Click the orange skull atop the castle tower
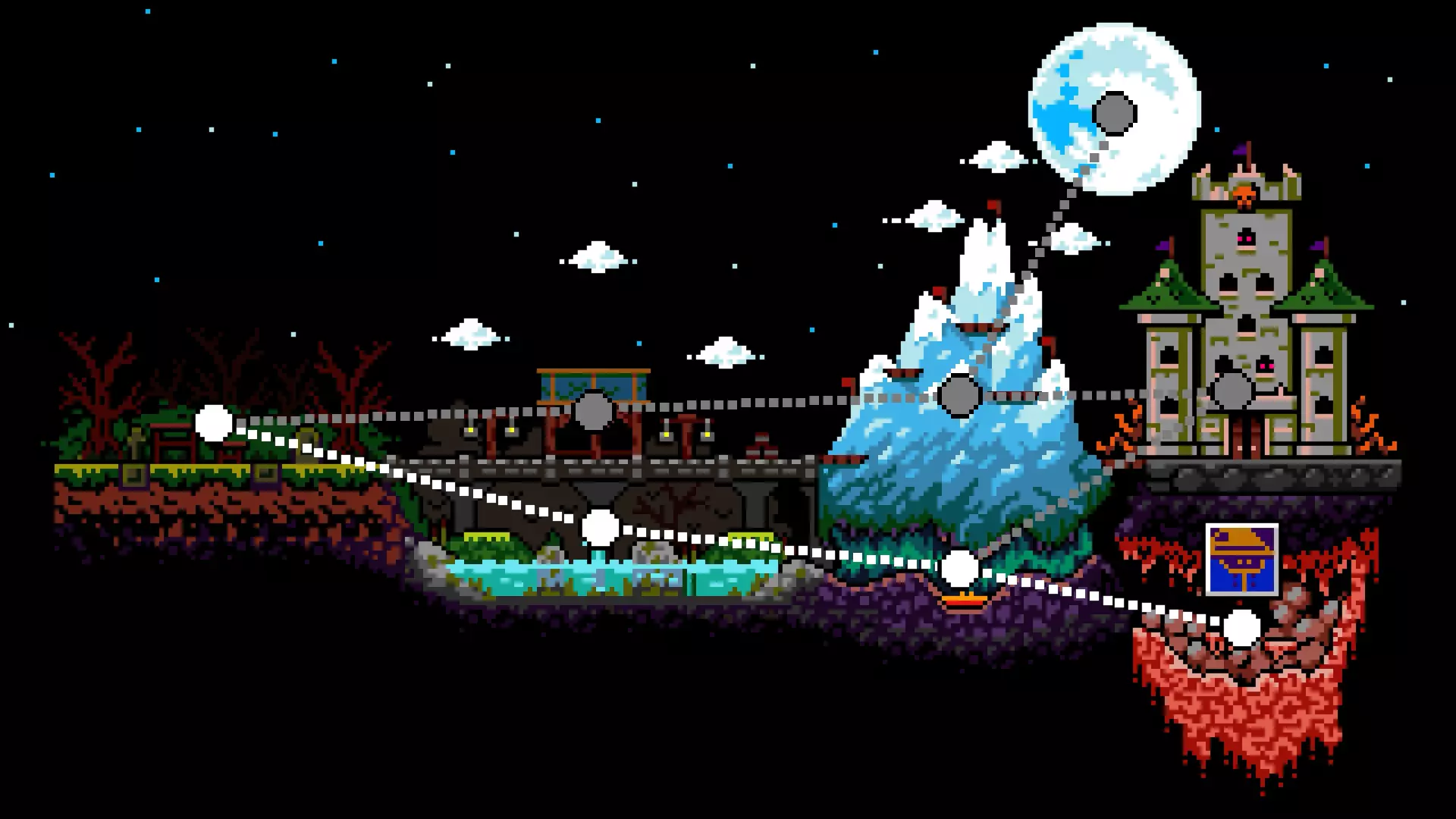Image resolution: width=1456 pixels, height=819 pixels. (1244, 194)
